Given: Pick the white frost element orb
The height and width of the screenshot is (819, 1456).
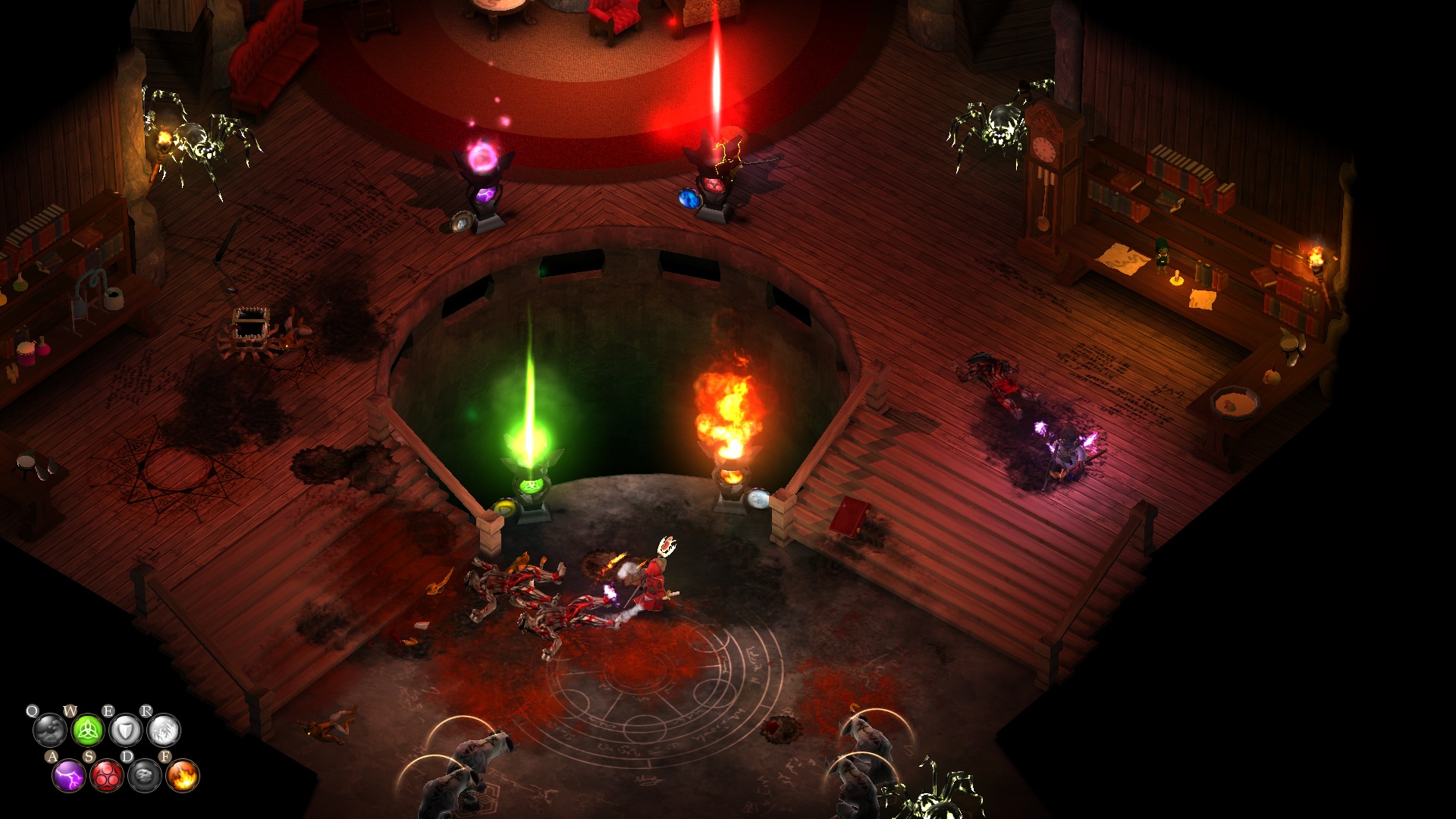Looking at the screenshot, I should 163,731.
